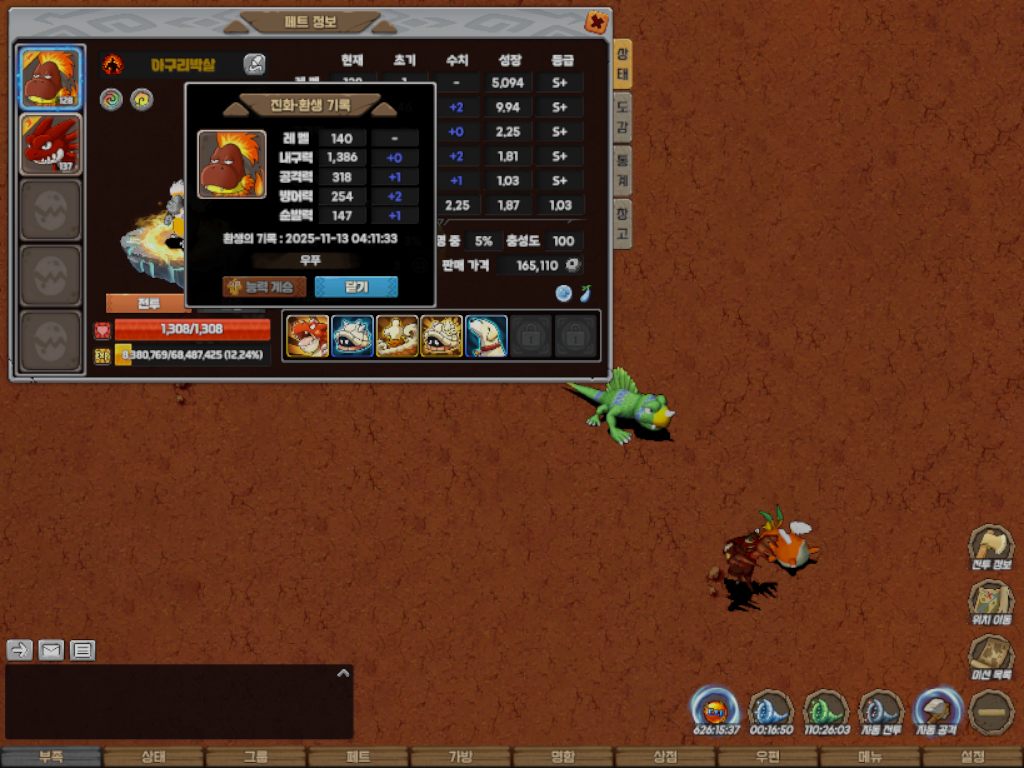Open 전투 정보 axe icon

coord(990,549)
